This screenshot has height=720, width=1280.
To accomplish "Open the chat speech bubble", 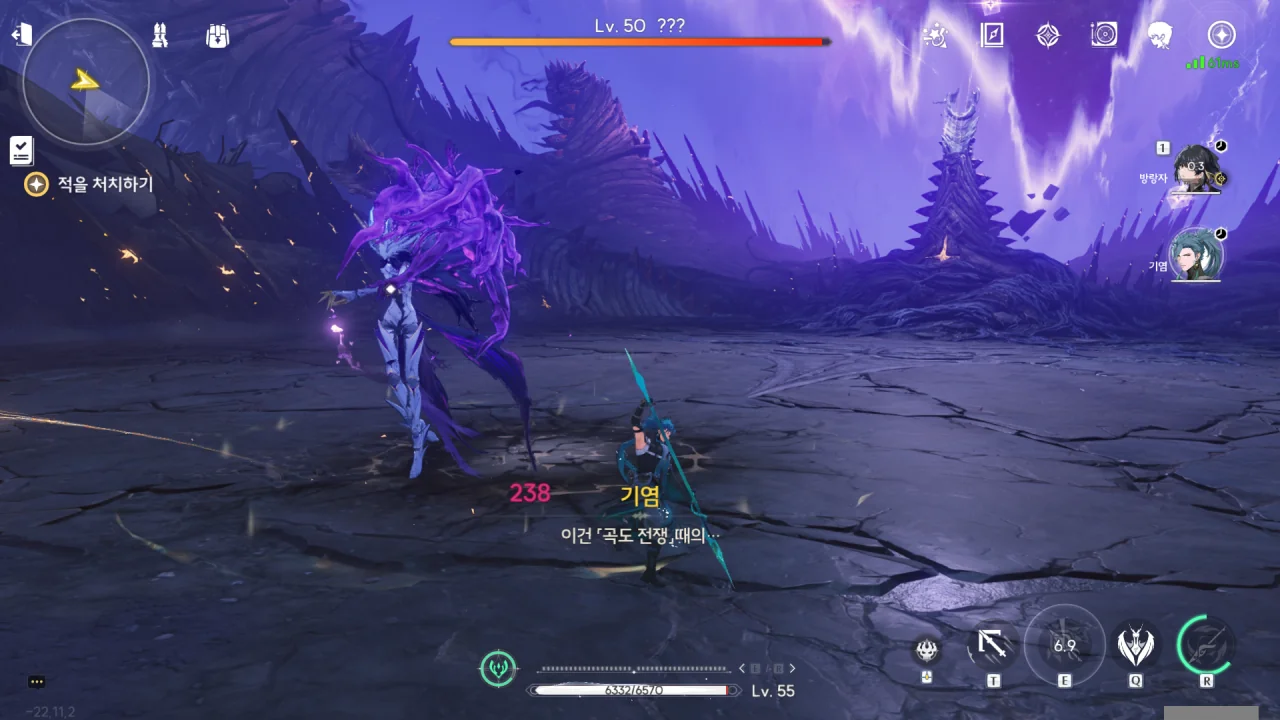I will tap(37, 682).
